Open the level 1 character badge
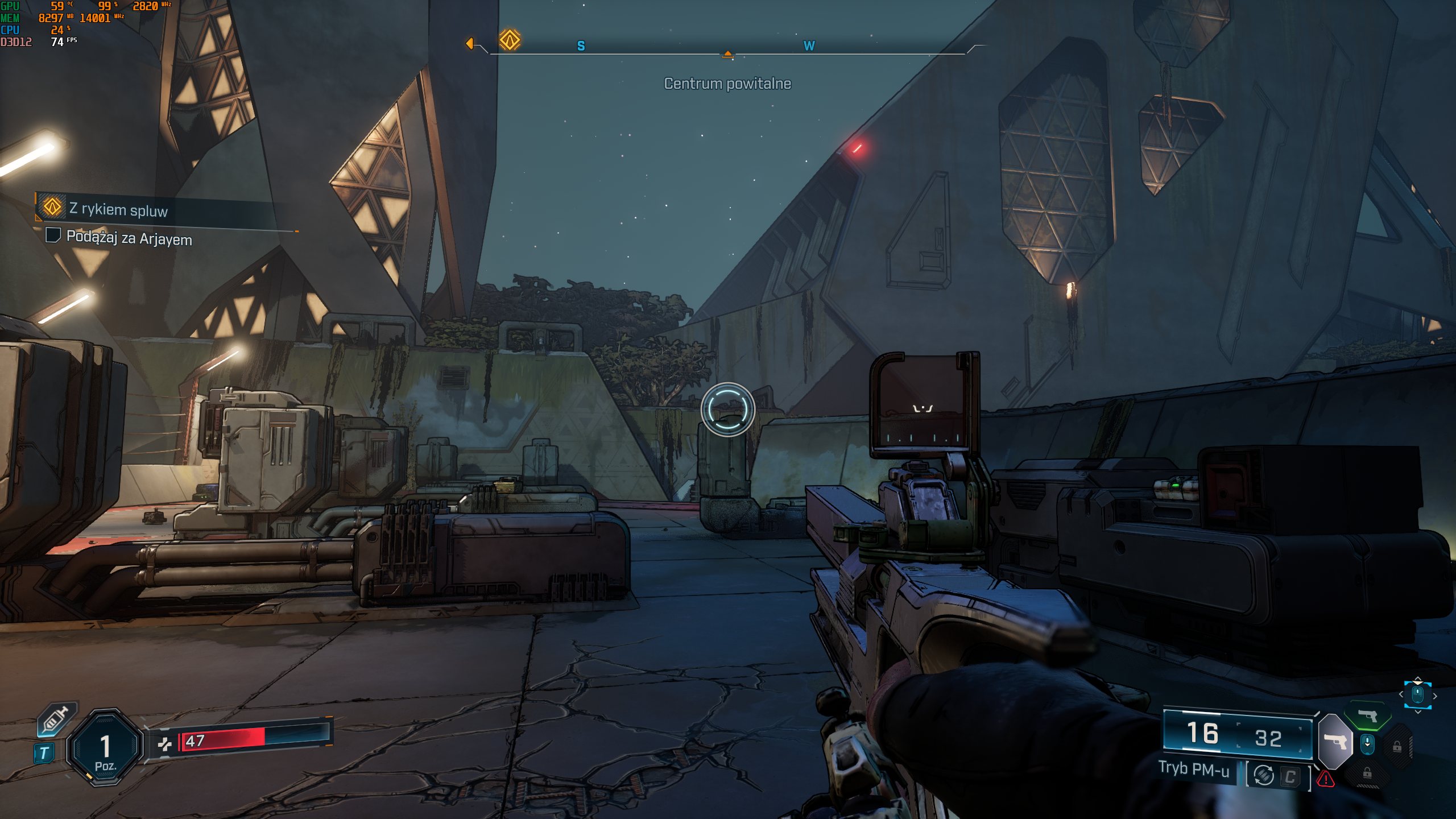Screen dimensions: 1456x819 (x=105, y=748)
